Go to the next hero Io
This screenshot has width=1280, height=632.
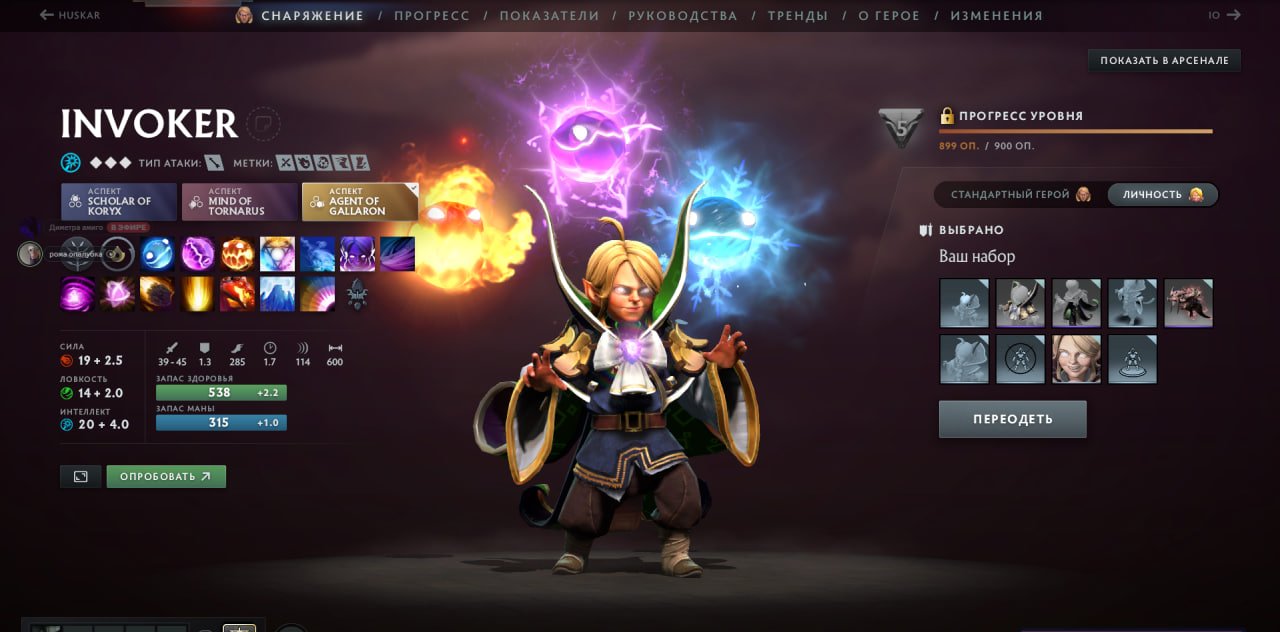1224,16
